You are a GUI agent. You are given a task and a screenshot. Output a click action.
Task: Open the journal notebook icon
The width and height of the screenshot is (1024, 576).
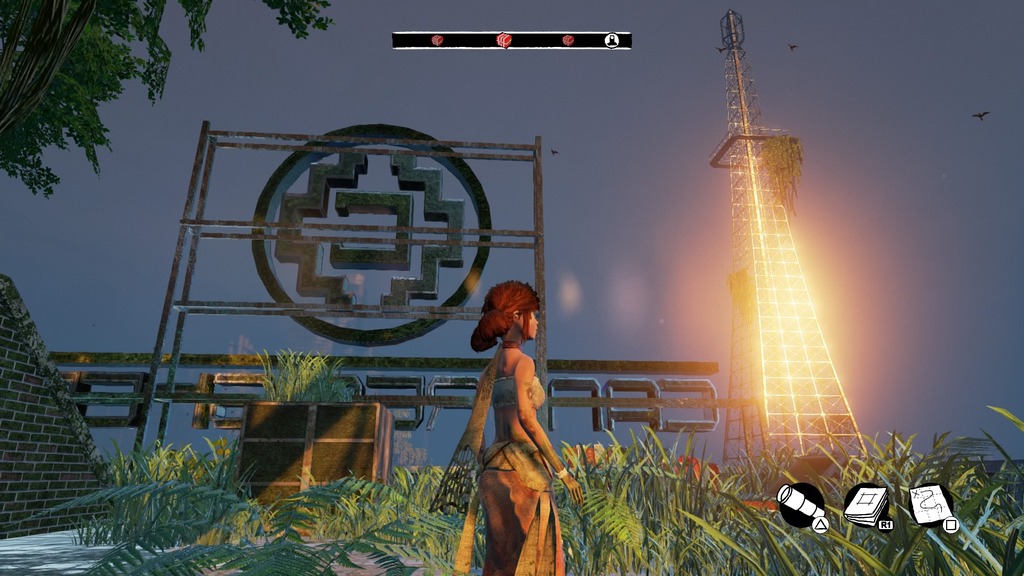[866, 505]
